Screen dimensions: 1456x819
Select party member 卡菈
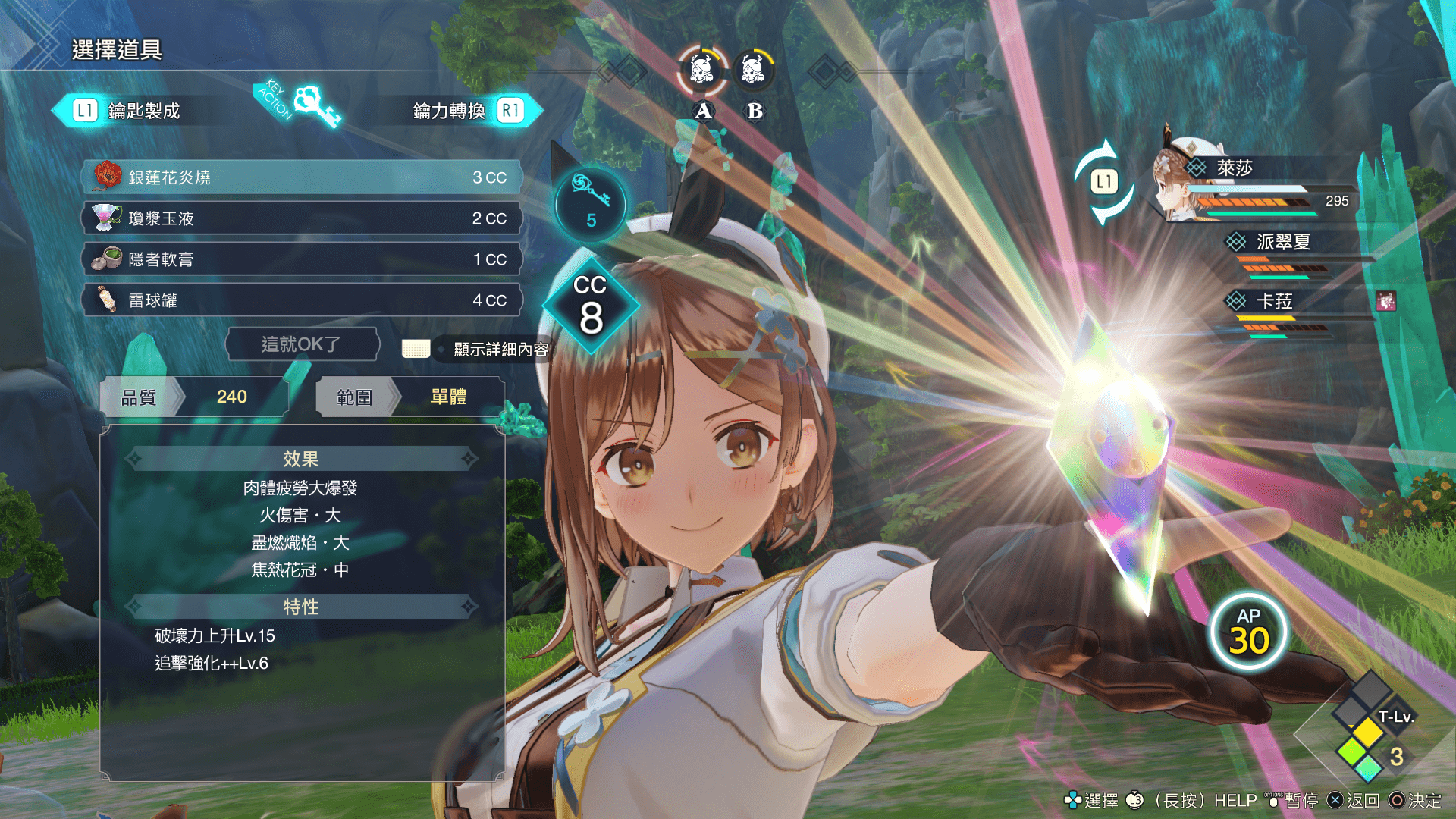[1274, 302]
